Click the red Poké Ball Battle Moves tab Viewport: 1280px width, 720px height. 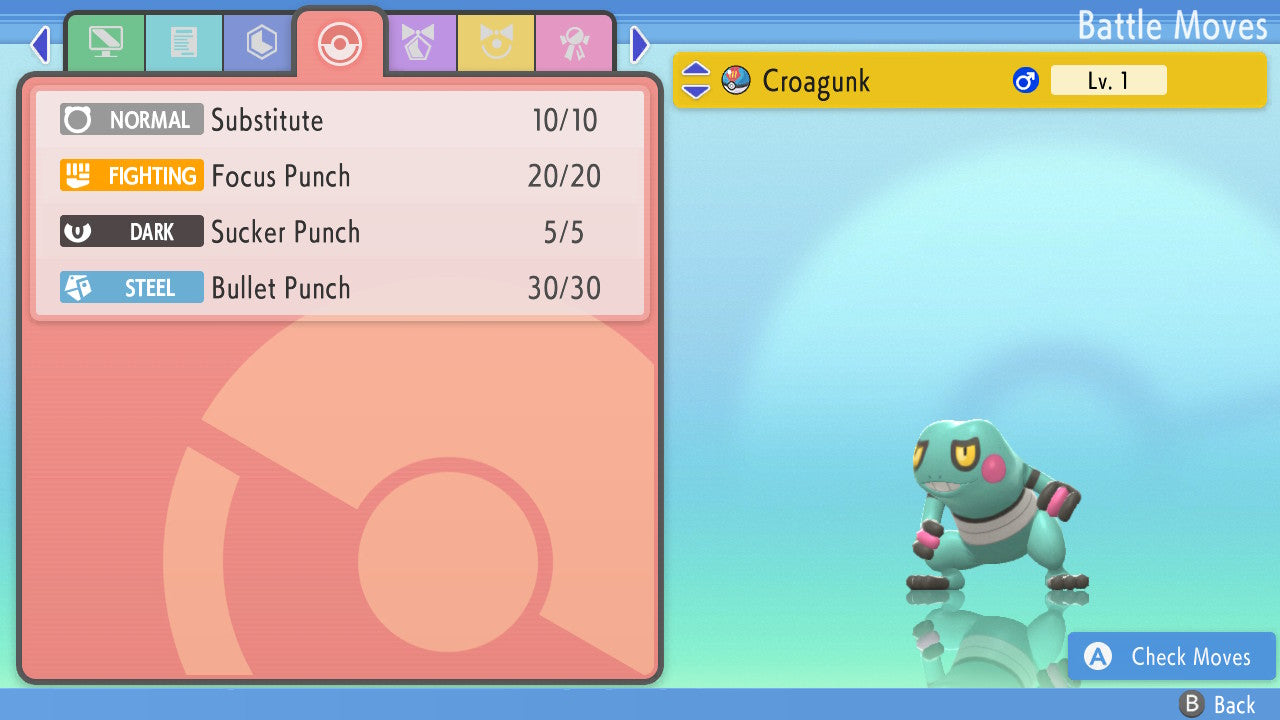[339, 44]
